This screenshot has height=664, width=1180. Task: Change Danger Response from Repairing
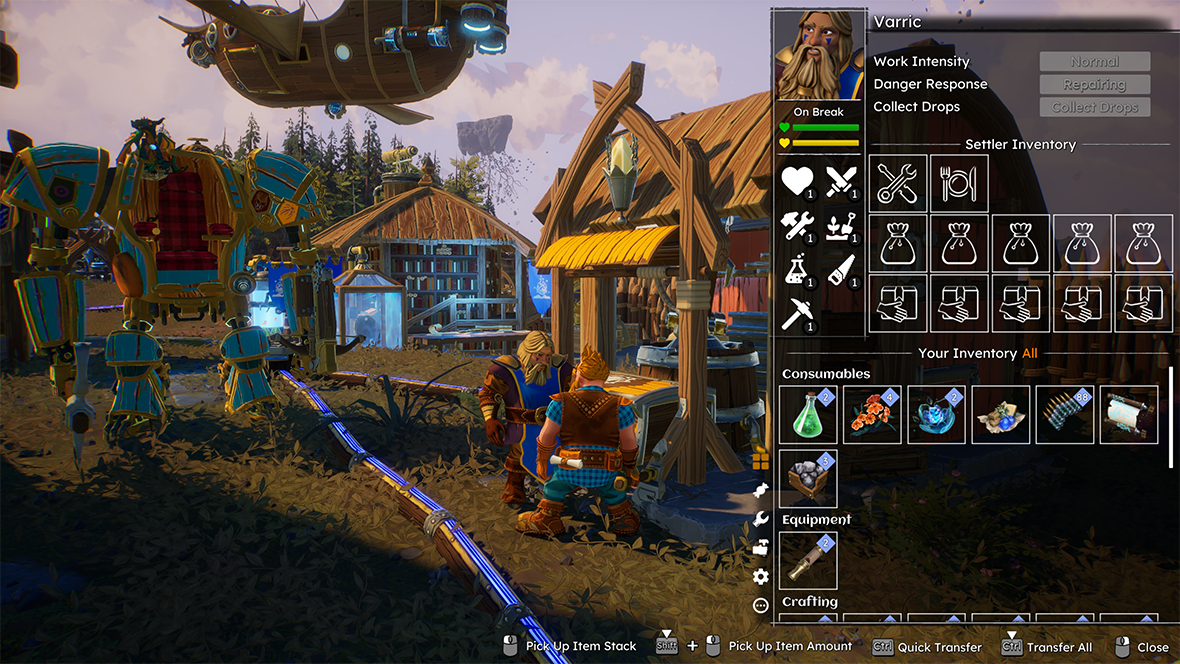(x=1095, y=85)
